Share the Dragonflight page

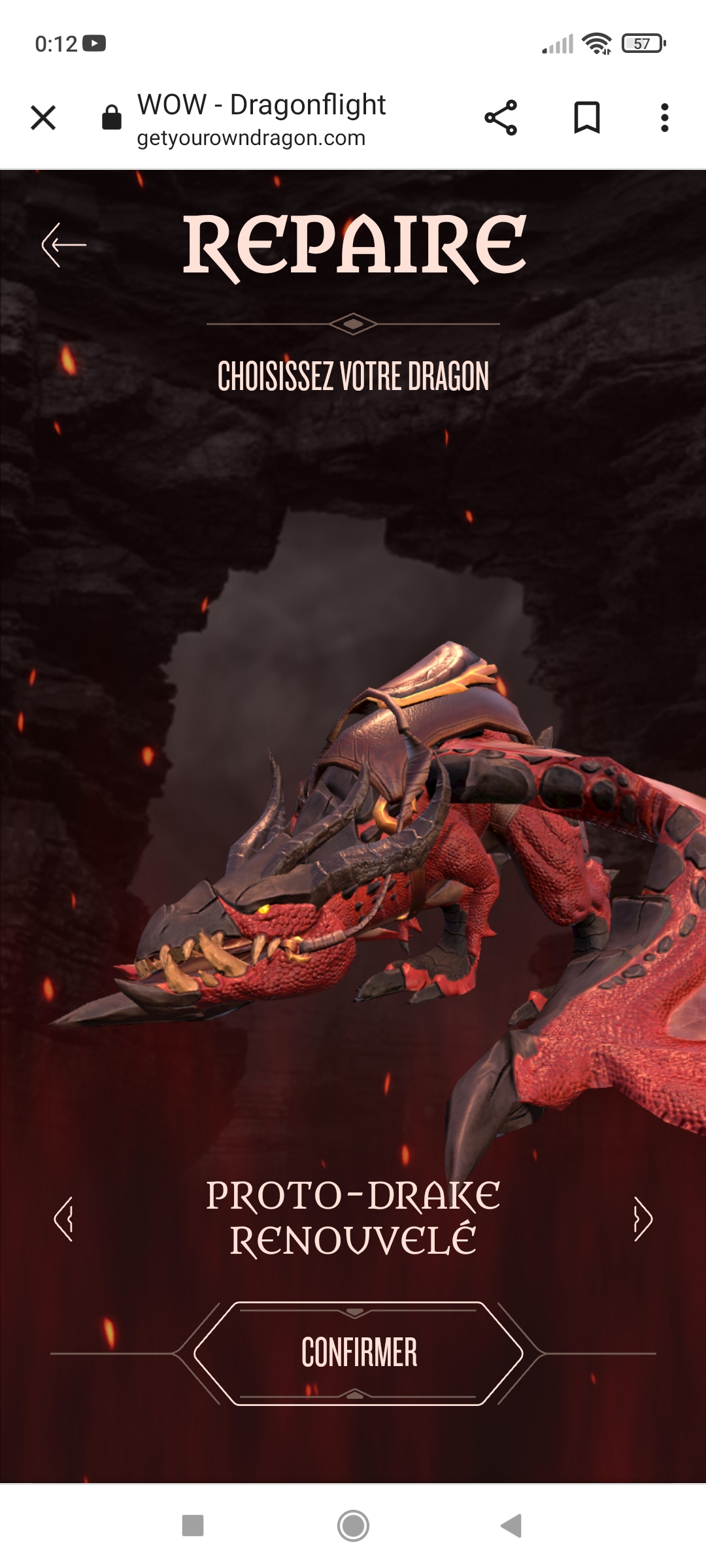[501, 118]
